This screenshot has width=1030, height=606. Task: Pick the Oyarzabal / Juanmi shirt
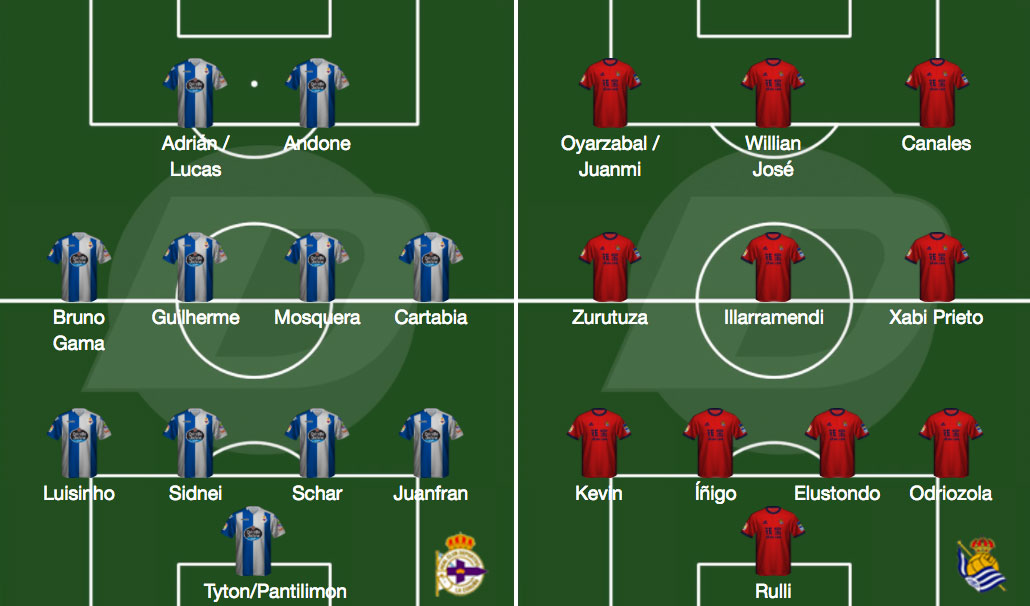610,94
